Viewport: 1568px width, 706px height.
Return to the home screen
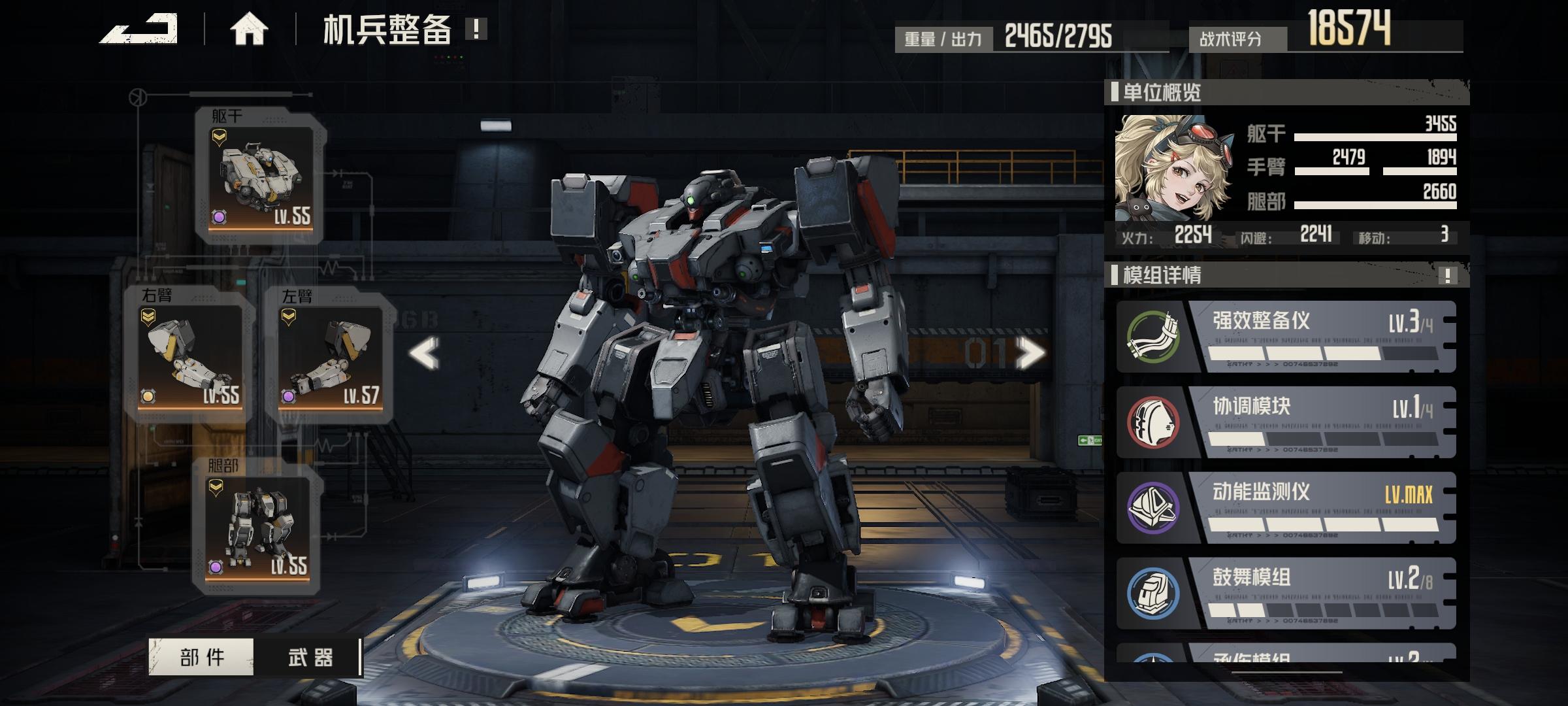249,30
